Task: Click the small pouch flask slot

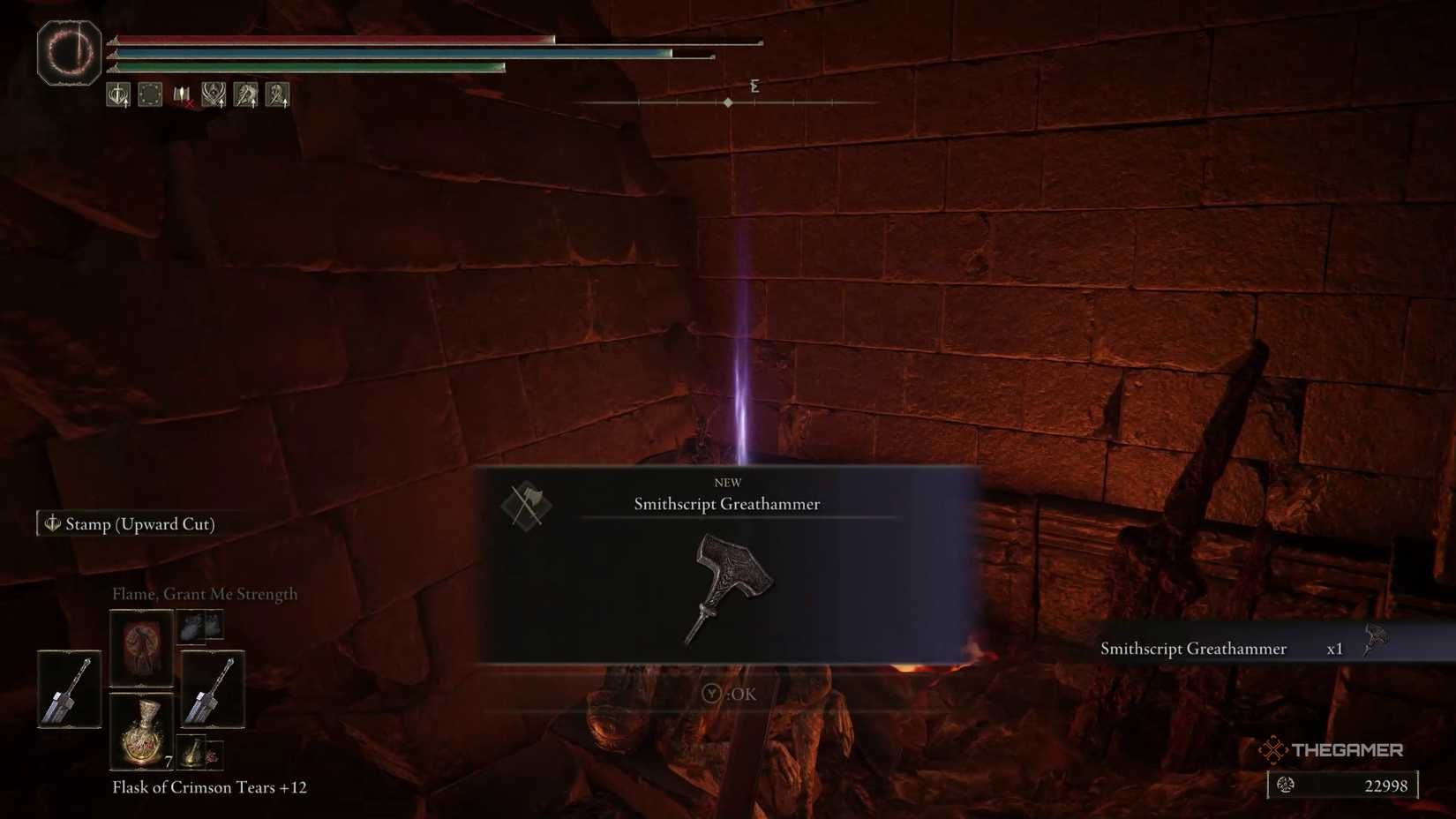Action: click(x=194, y=753)
